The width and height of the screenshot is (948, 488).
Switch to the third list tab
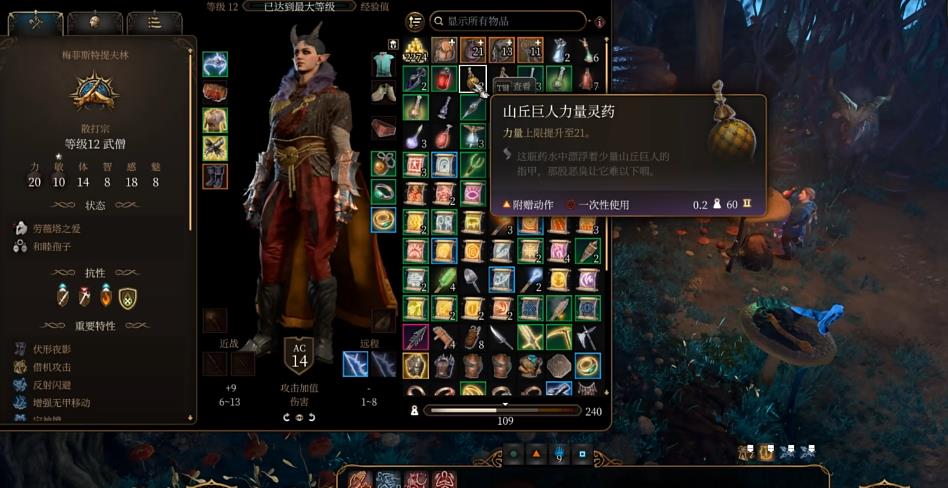[x=153, y=21]
